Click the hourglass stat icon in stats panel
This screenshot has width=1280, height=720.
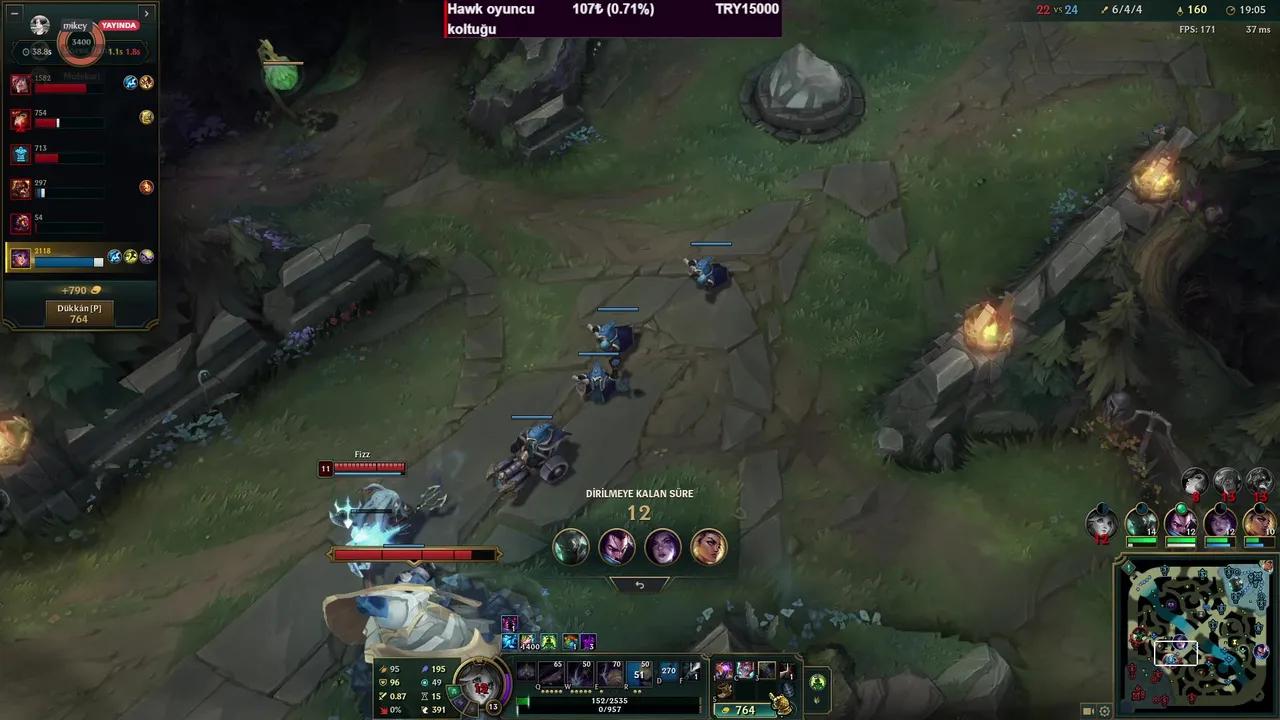point(424,695)
